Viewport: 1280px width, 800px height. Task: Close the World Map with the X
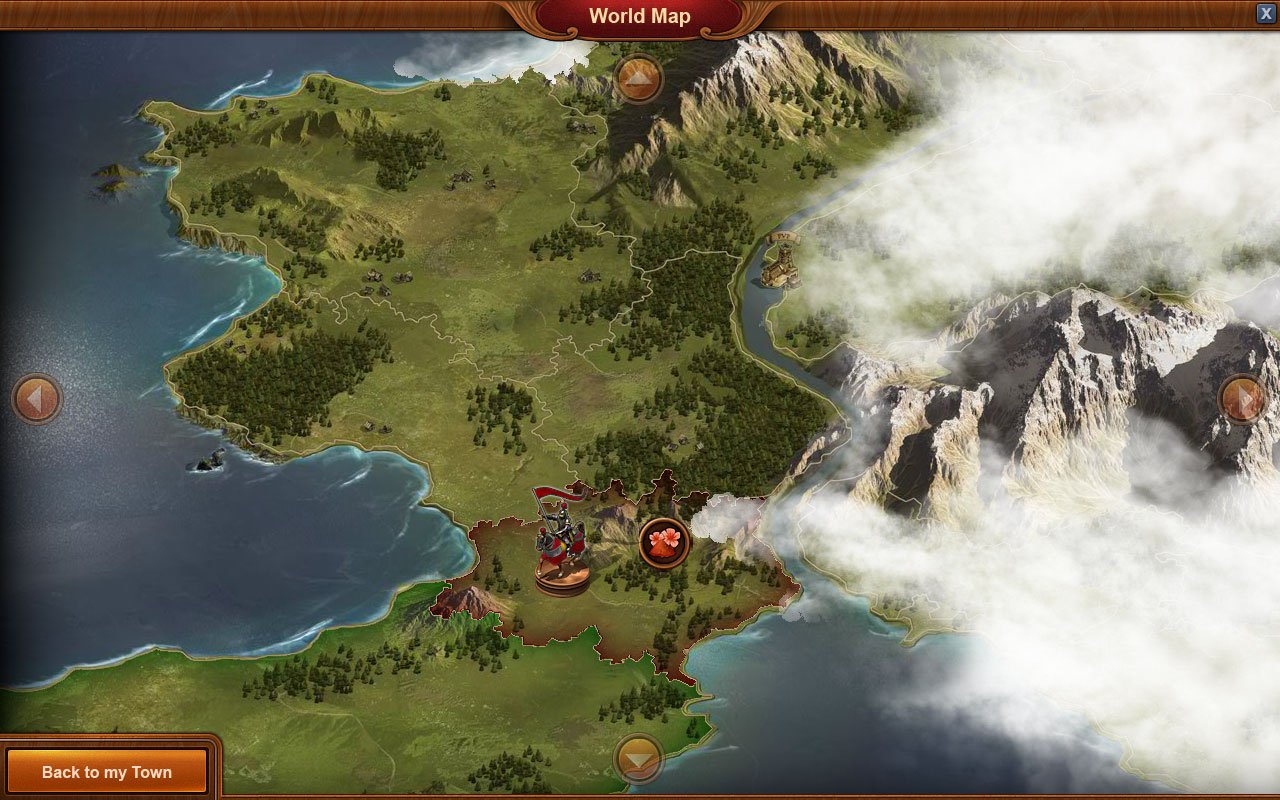(x=1266, y=13)
